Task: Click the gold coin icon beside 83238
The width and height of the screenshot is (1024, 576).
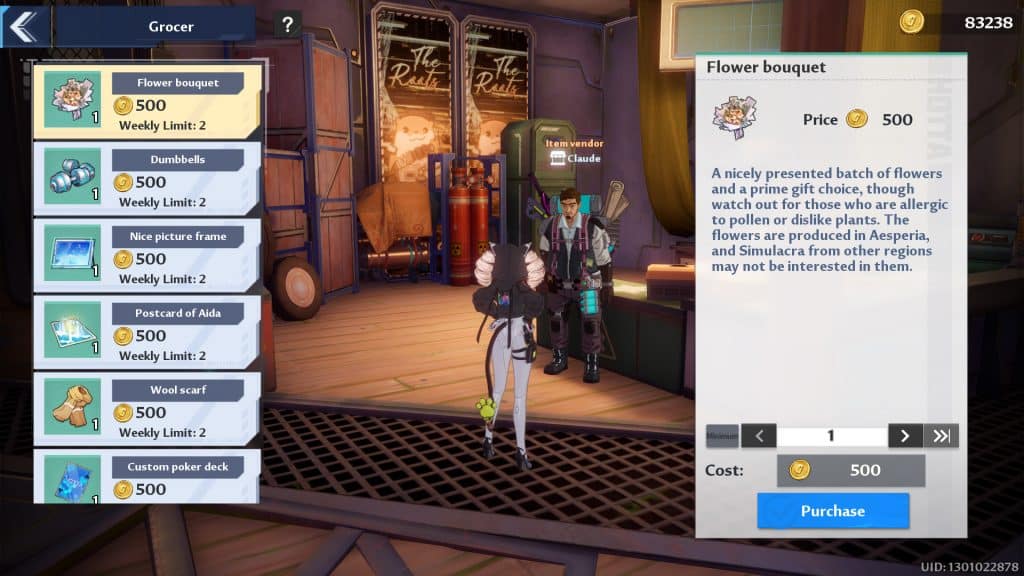Action: (911, 22)
